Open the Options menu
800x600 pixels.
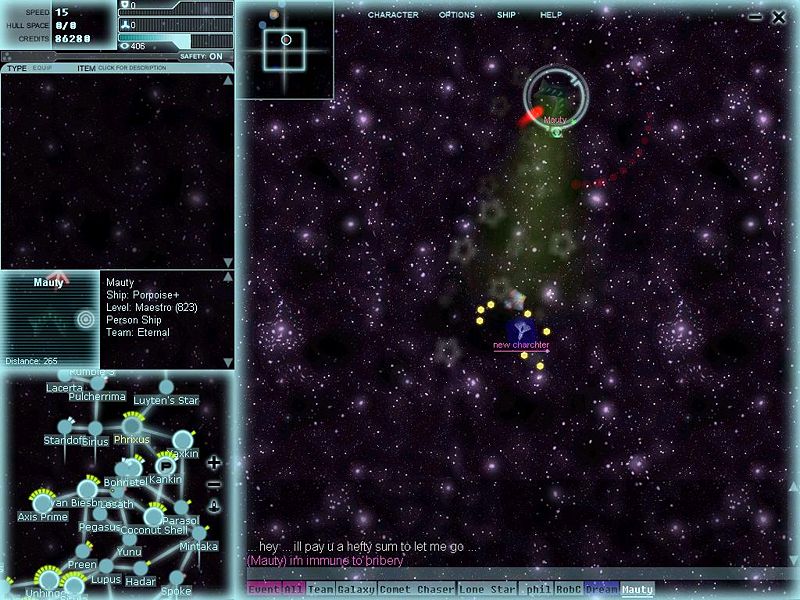[457, 15]
